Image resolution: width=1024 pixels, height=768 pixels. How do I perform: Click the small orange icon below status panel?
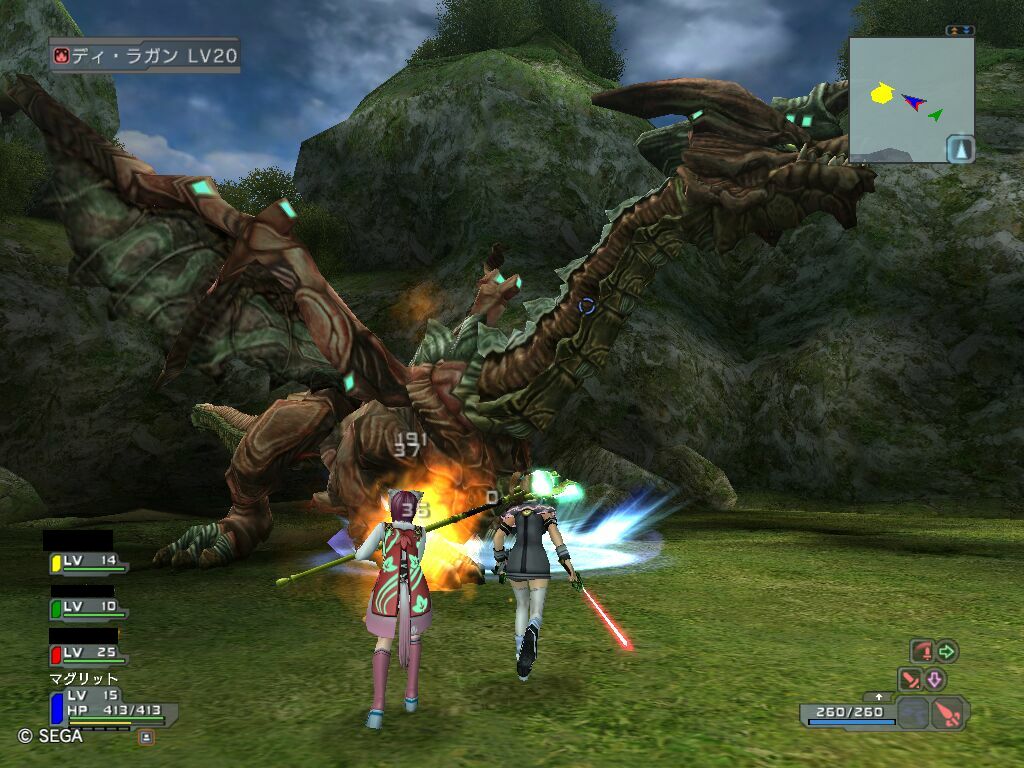coord(147,737)
